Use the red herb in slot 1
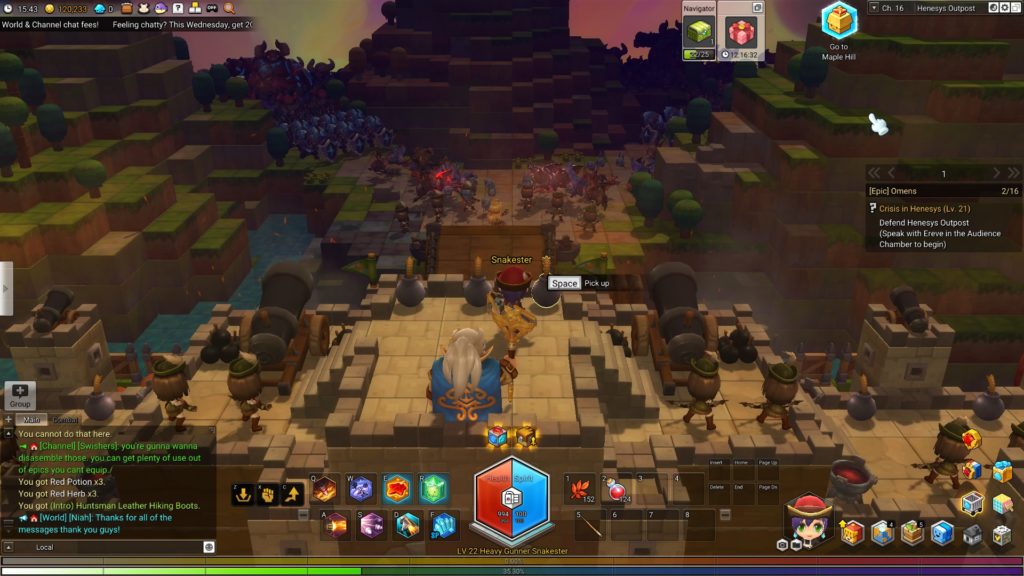 coord(580,488)
